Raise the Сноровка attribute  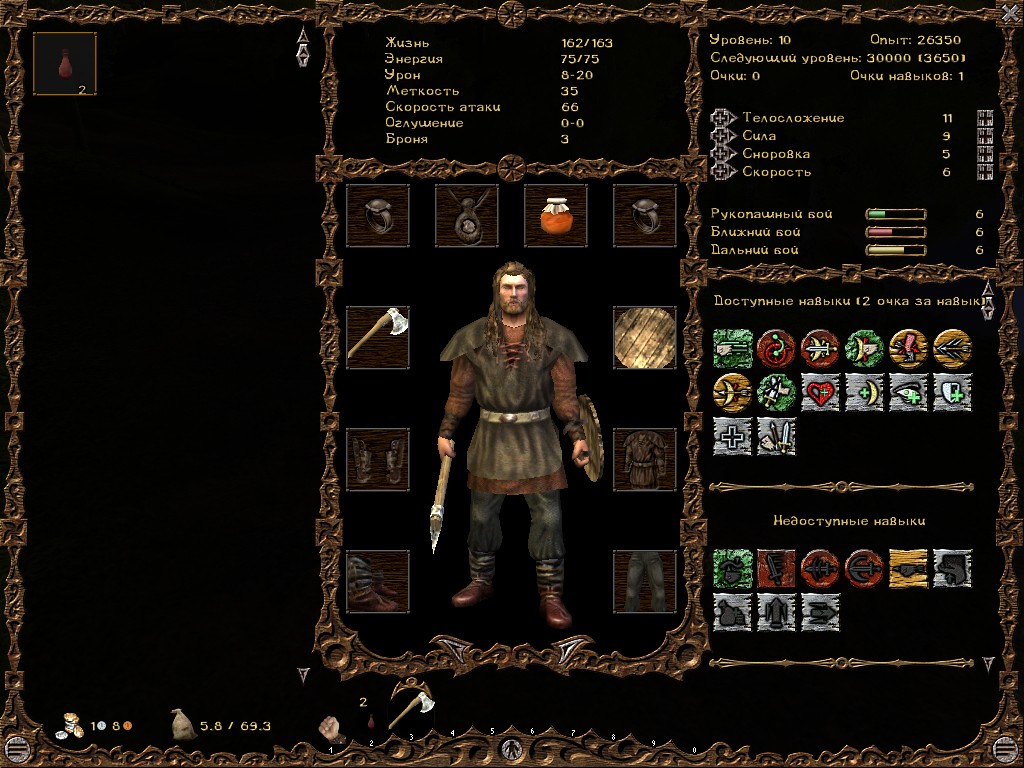(x=722, y=154)
